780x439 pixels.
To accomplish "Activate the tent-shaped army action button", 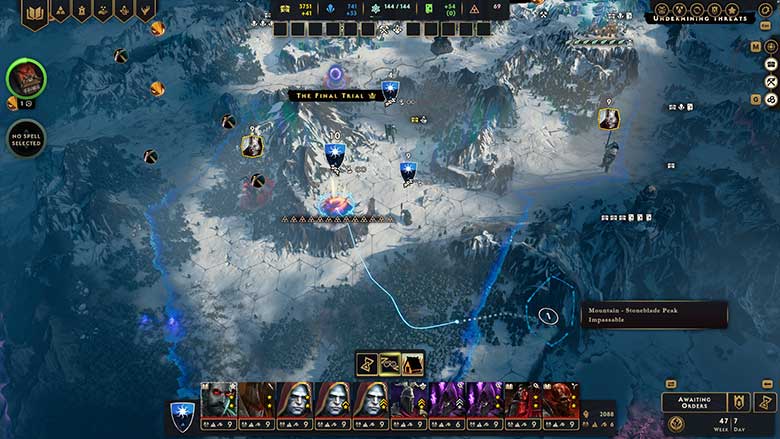I will [x=412, y=363].
